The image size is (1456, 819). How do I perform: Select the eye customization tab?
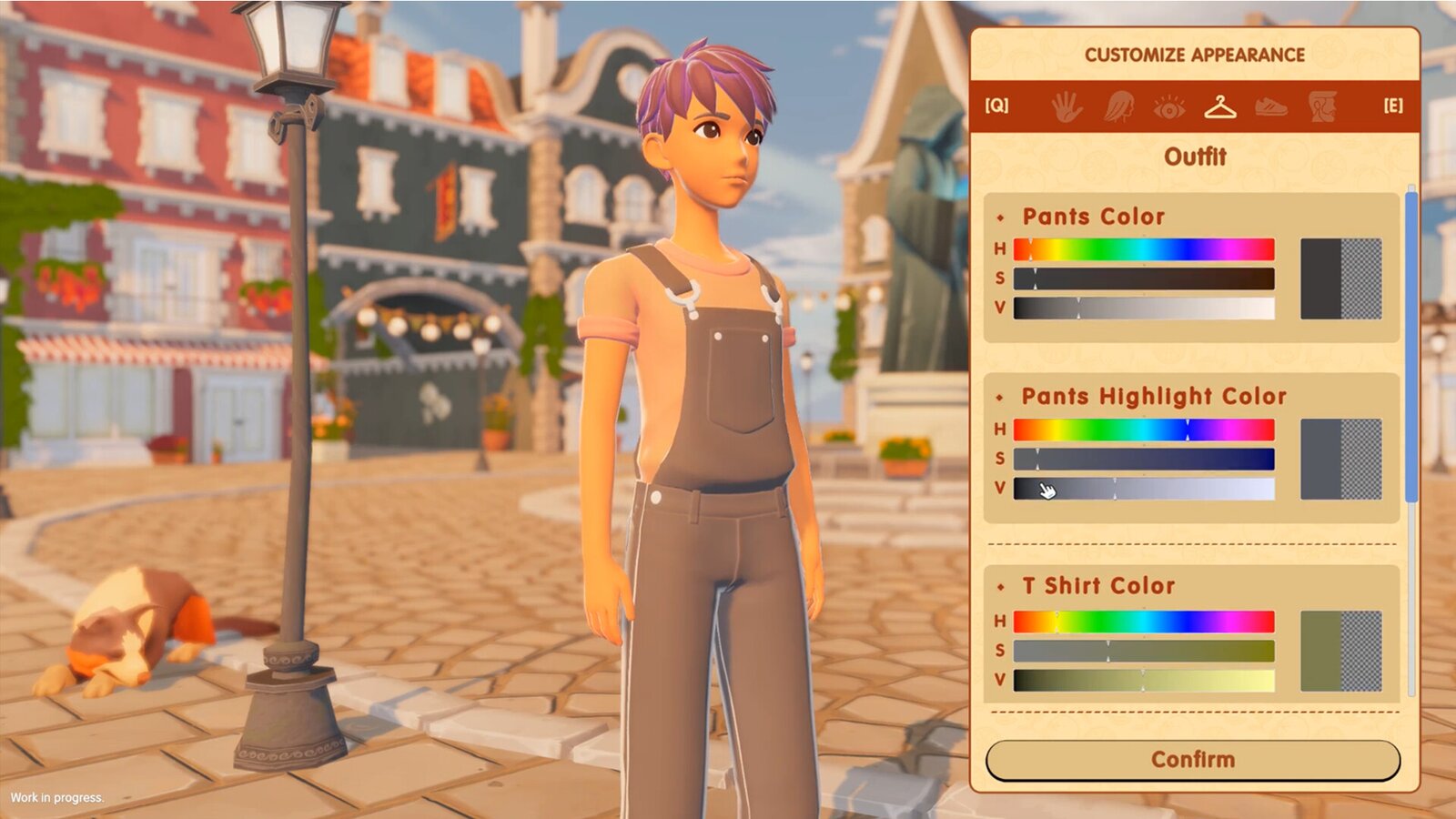coord(1168,107)
